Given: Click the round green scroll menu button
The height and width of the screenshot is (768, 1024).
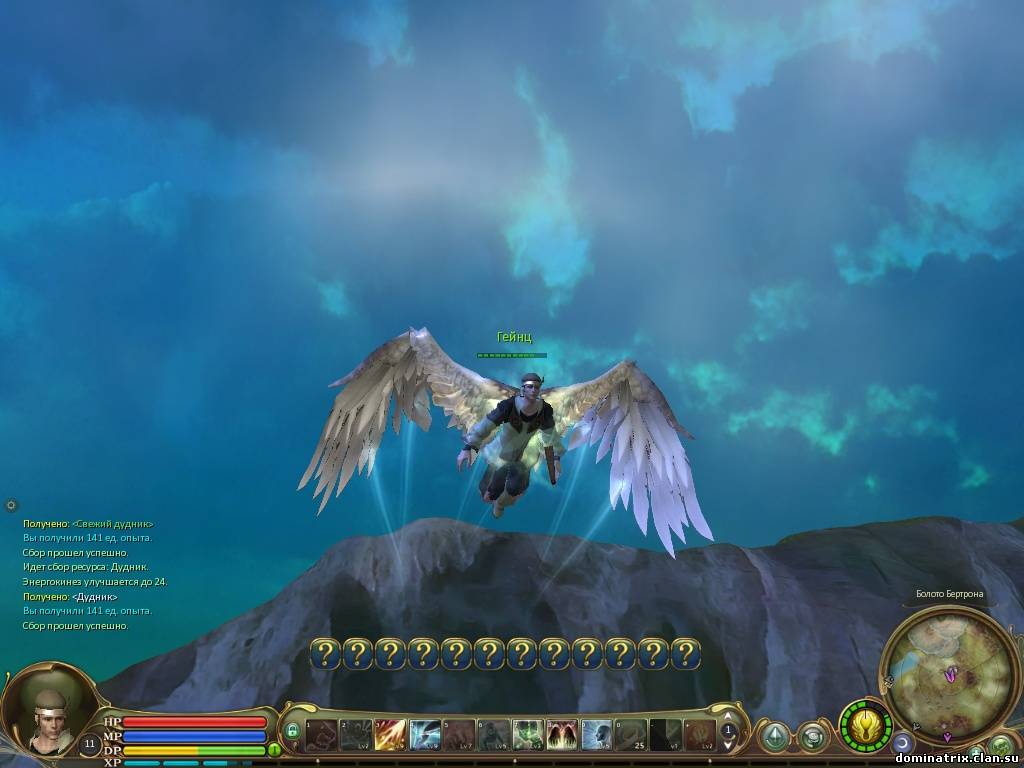Looking at the screenshot, I should (813, 738).
